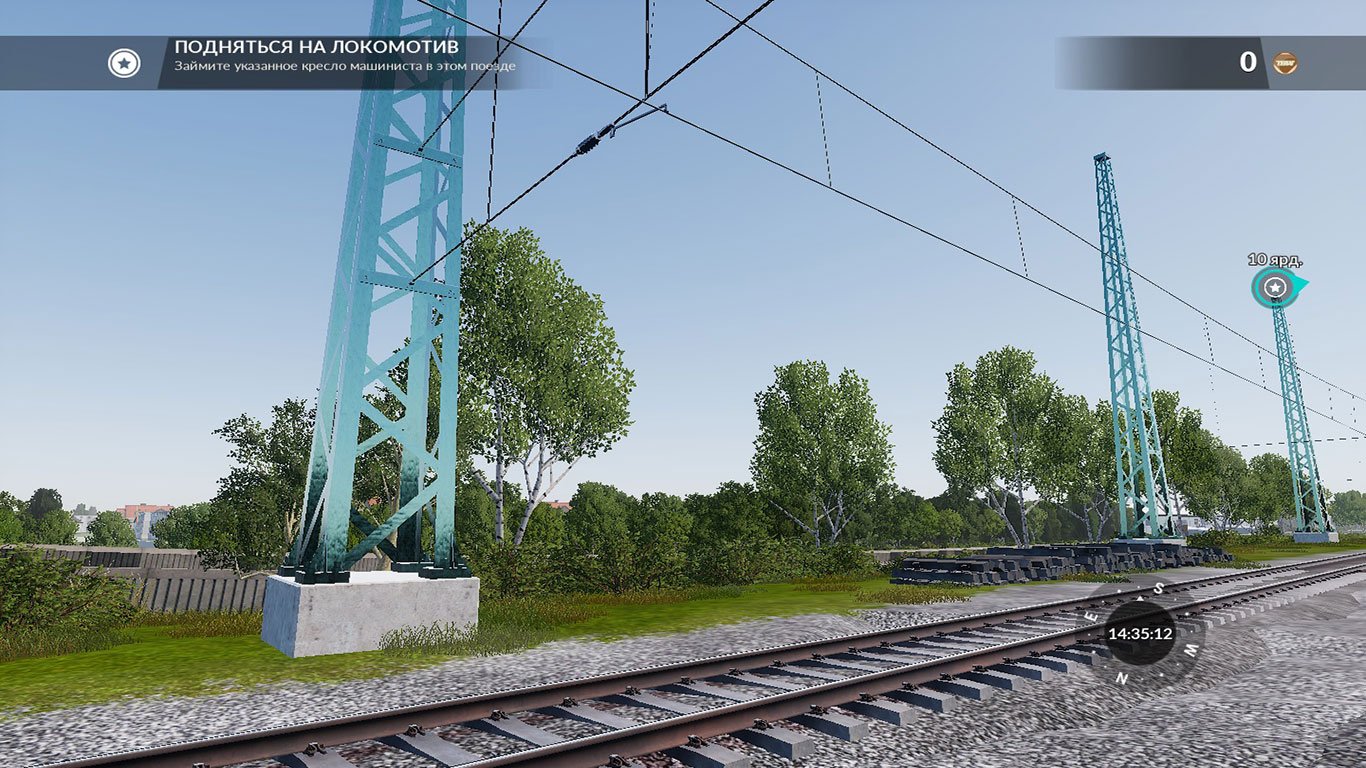The height and width of the screenshot is (768, 1366).
Task: Click the waypoint star marker icon
Action: point(1274,288)
